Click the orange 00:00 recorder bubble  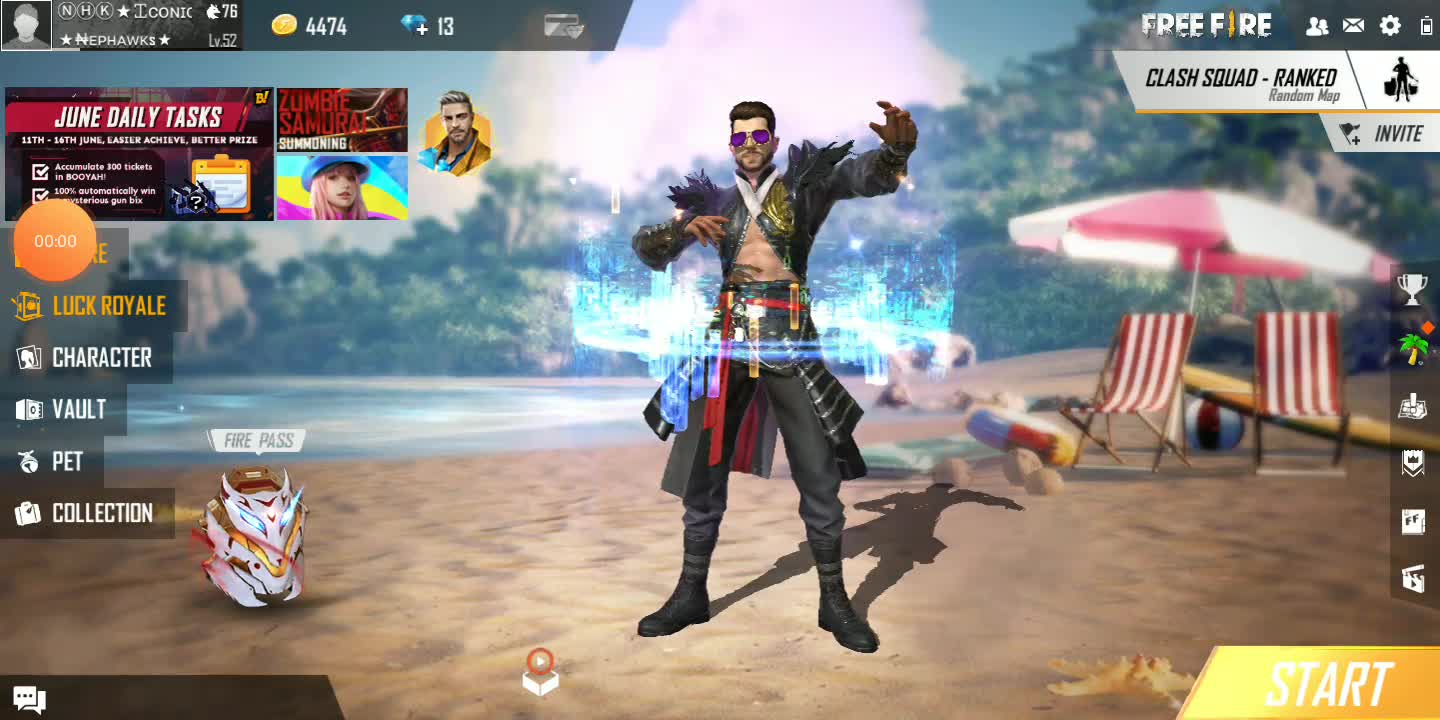pos(55,241)
